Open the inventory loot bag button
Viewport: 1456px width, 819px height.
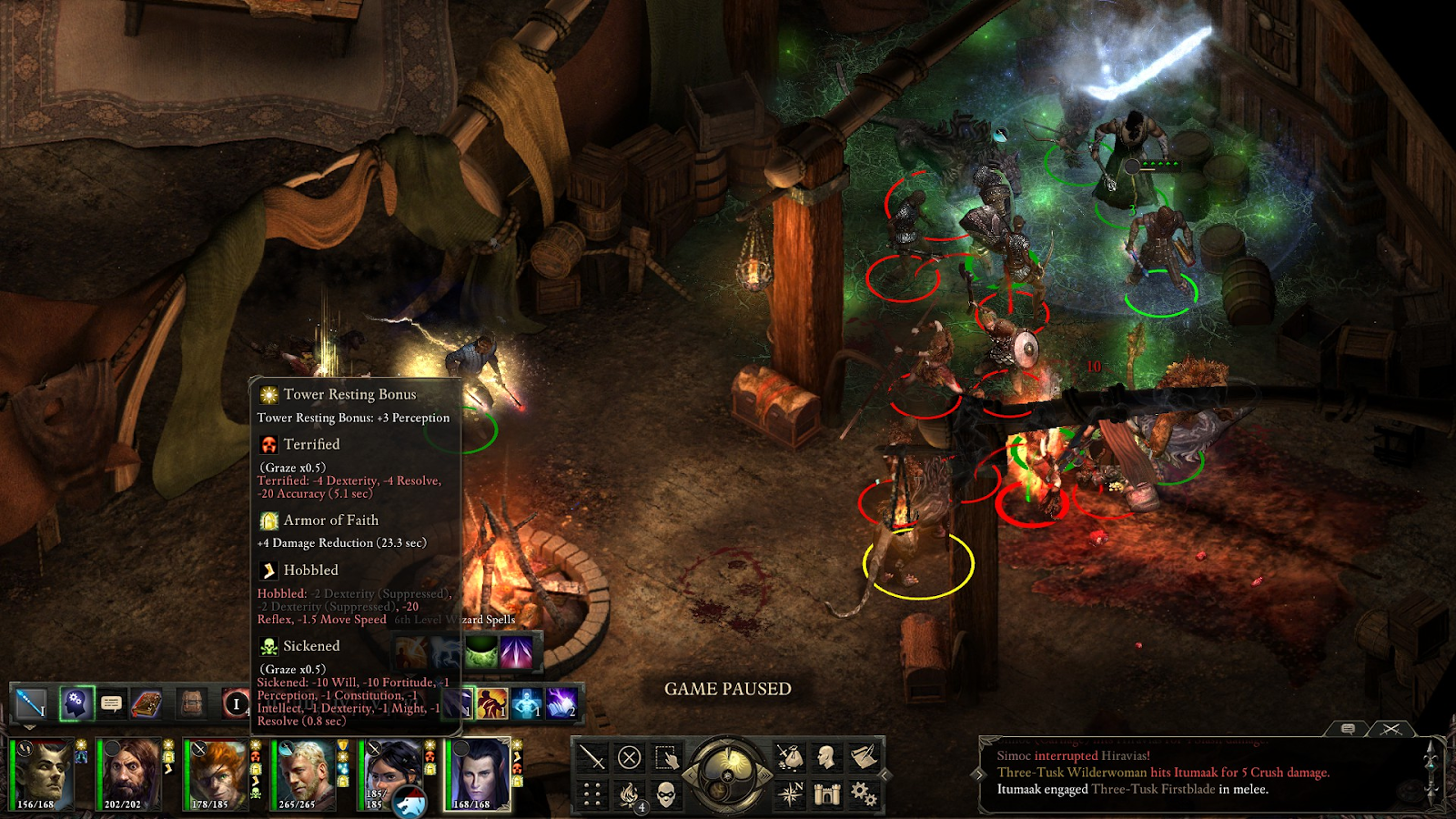click(x=790, y=757)
